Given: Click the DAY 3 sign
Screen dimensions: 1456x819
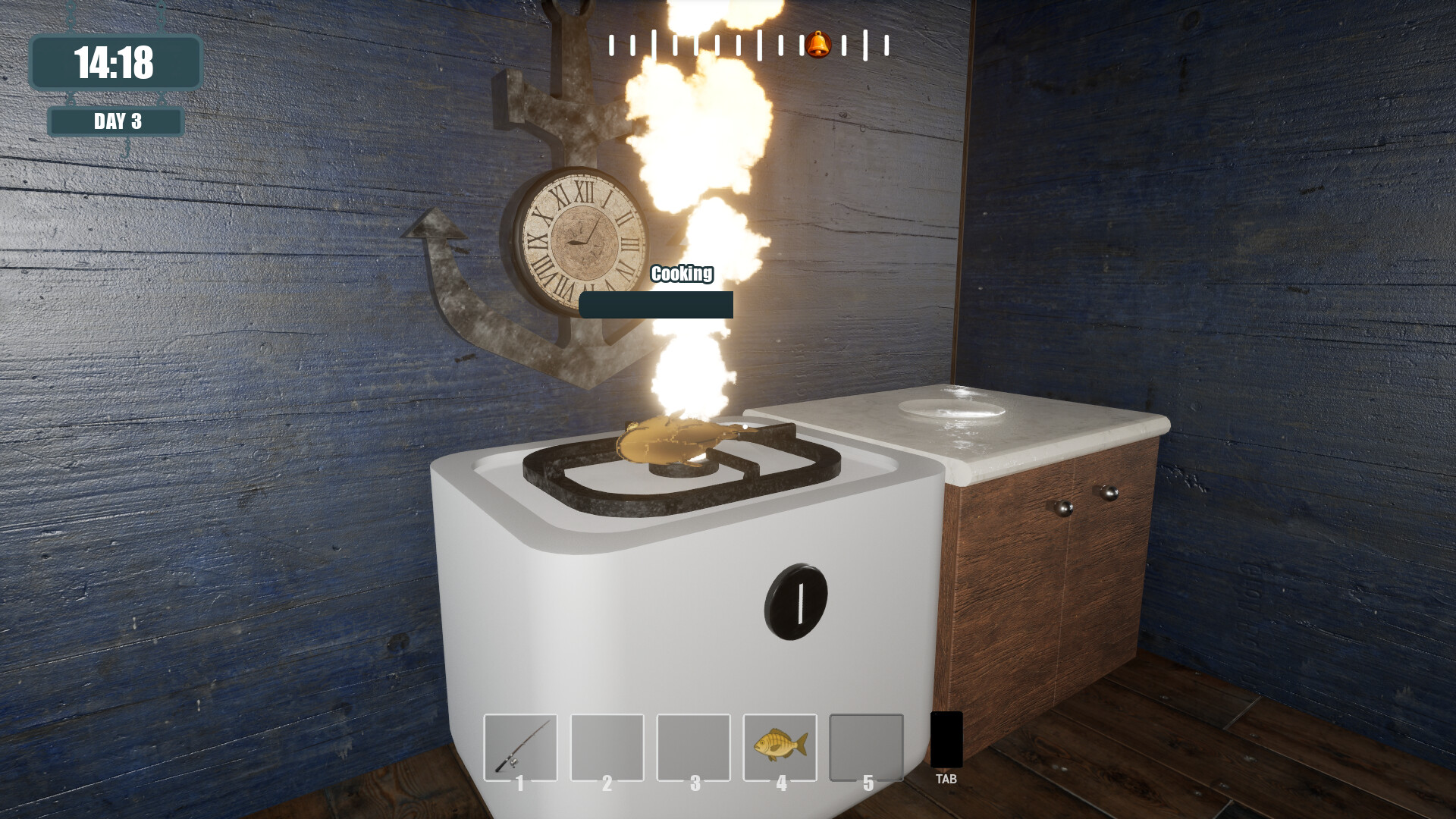Looking at the screenshot, I should [115, 119].
